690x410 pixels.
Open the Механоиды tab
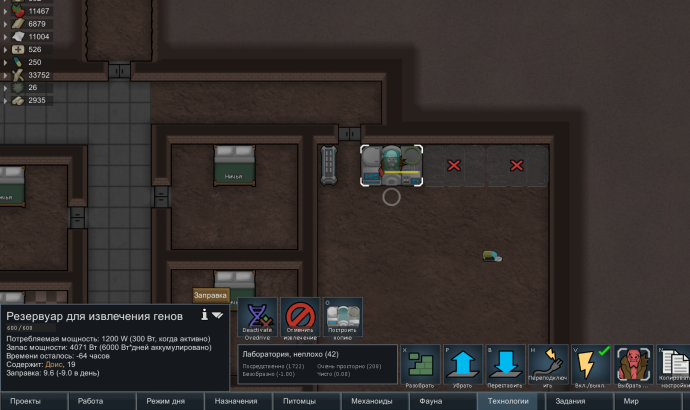(373, 401)
